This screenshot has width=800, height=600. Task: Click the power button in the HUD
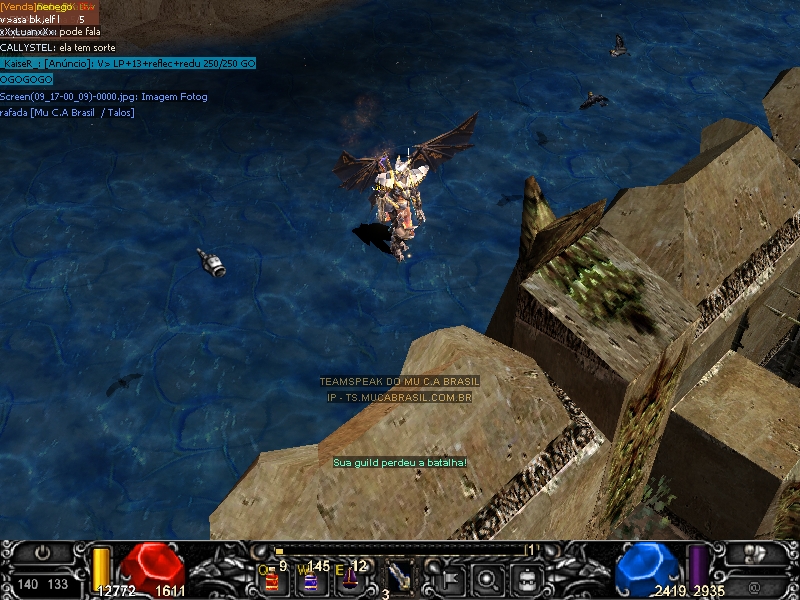[43, 551]
